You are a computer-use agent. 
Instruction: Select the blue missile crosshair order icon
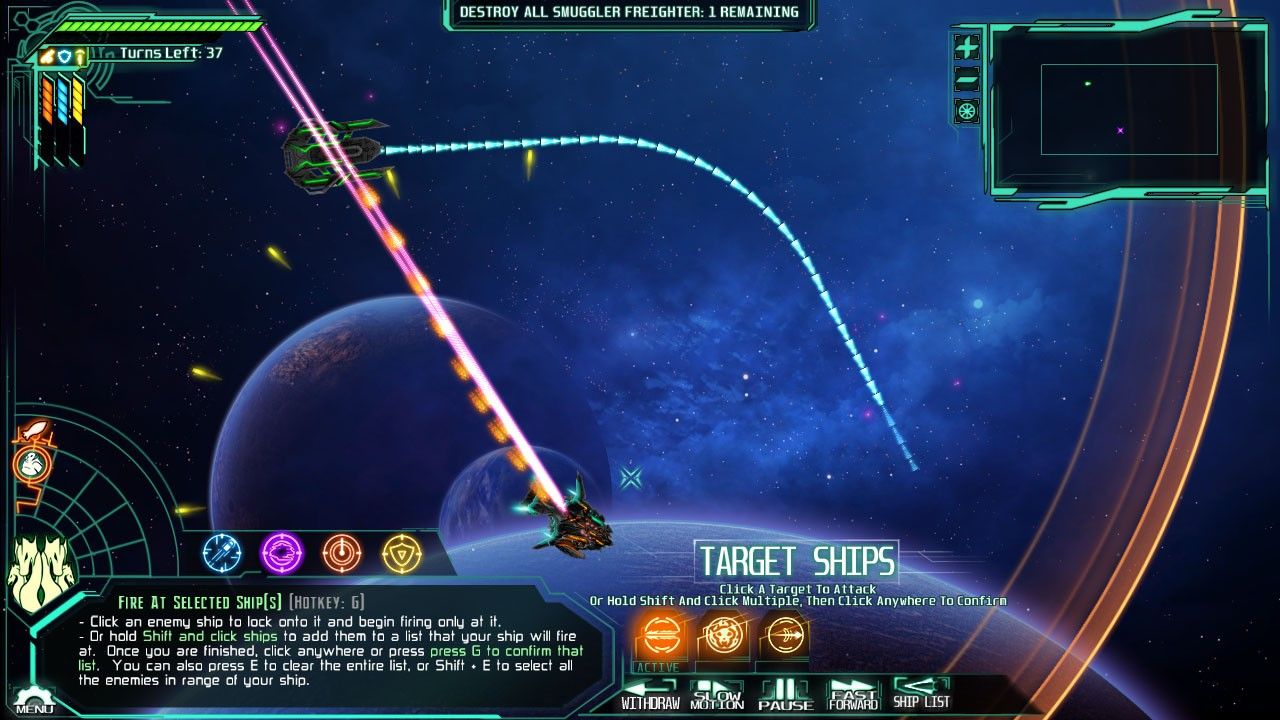tap(222, 552)
